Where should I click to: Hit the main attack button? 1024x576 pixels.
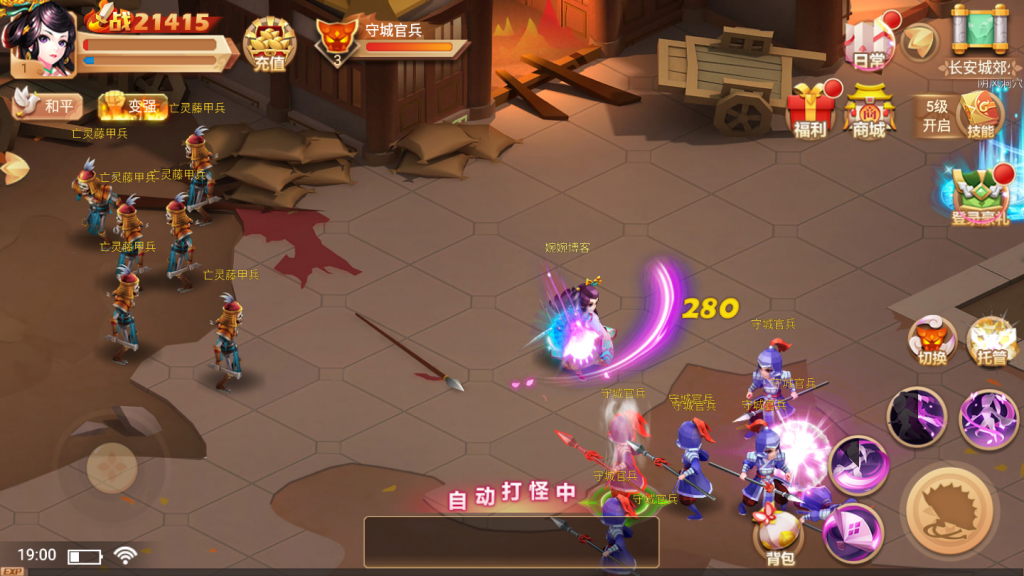click(x=950, y=510)
